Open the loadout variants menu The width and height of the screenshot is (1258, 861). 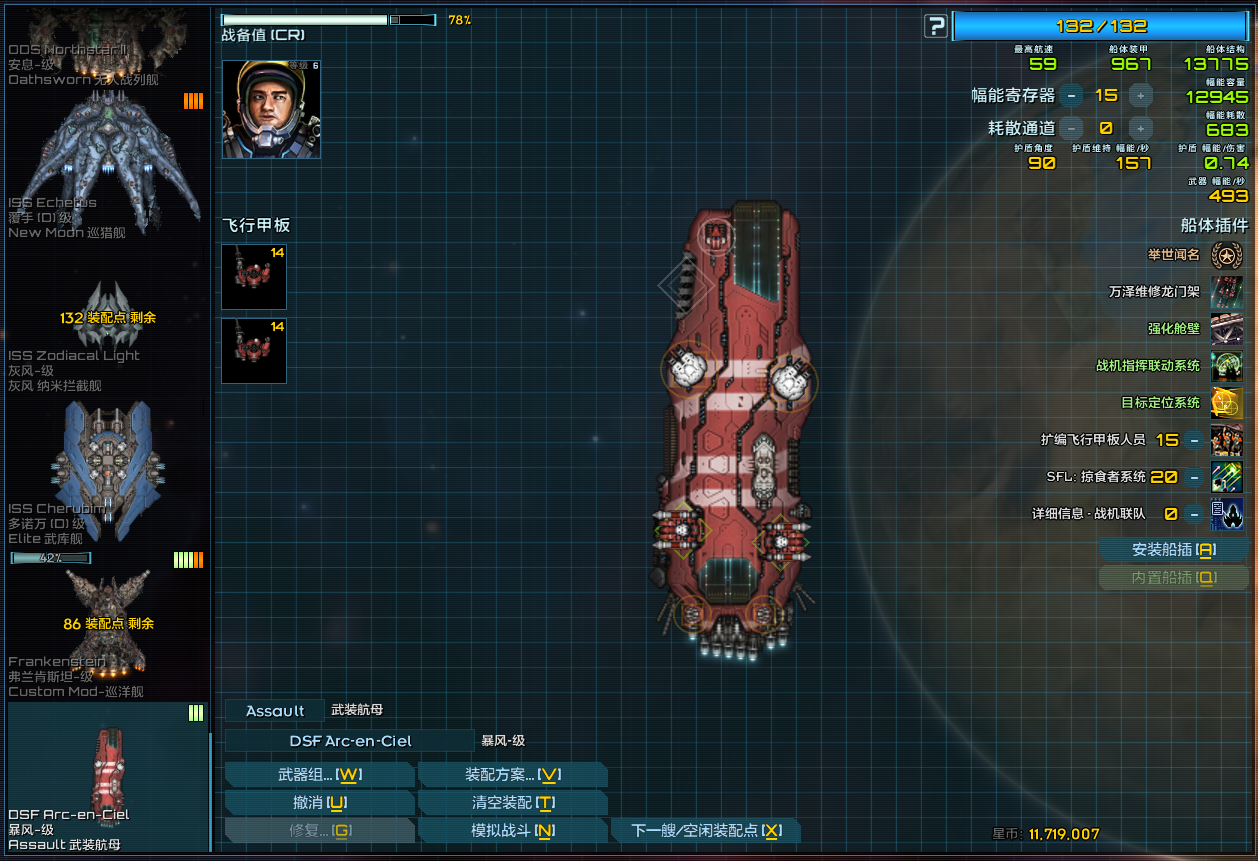(512, 775)
